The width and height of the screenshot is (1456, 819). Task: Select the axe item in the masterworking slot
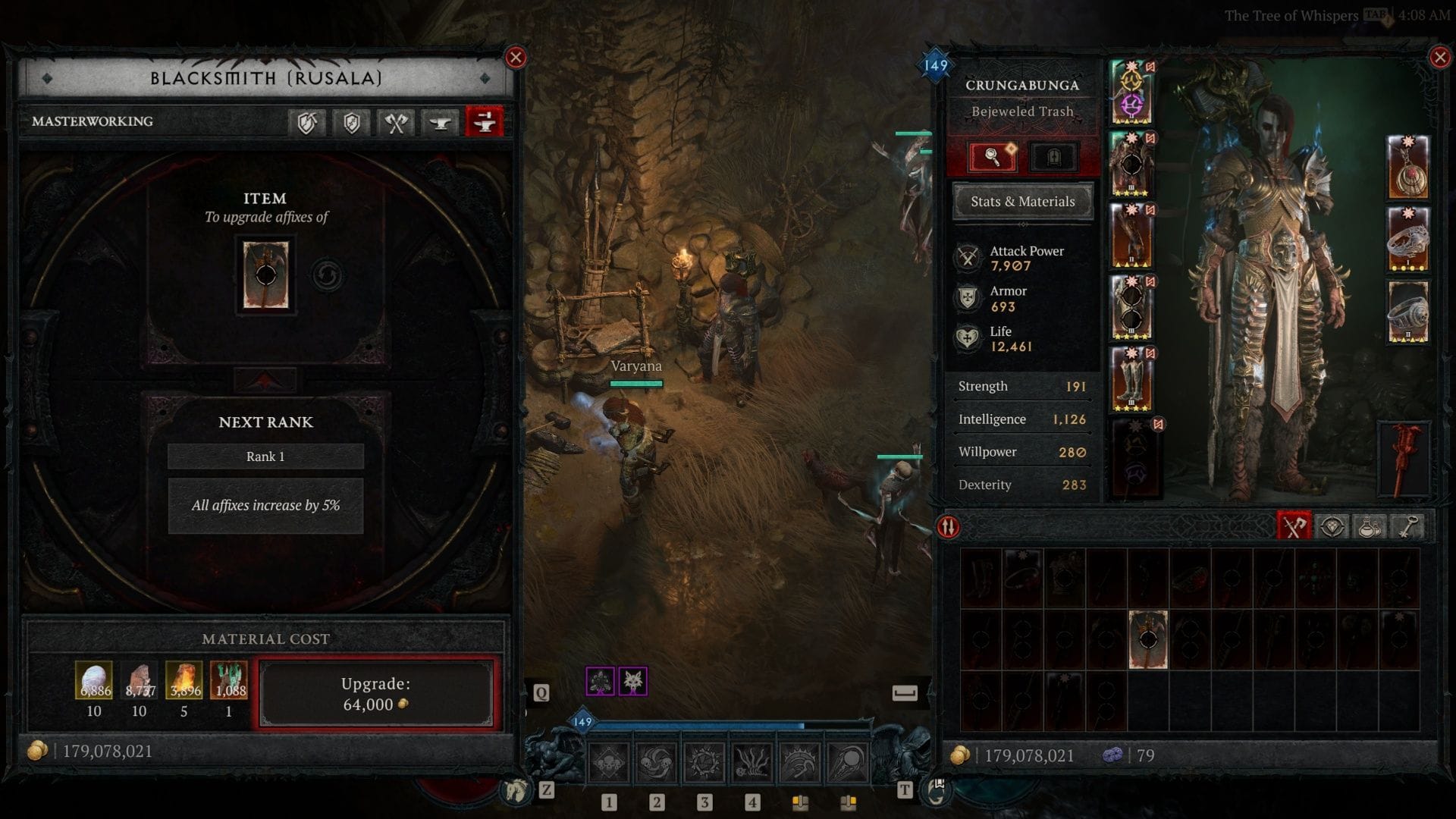click(265, 275)
